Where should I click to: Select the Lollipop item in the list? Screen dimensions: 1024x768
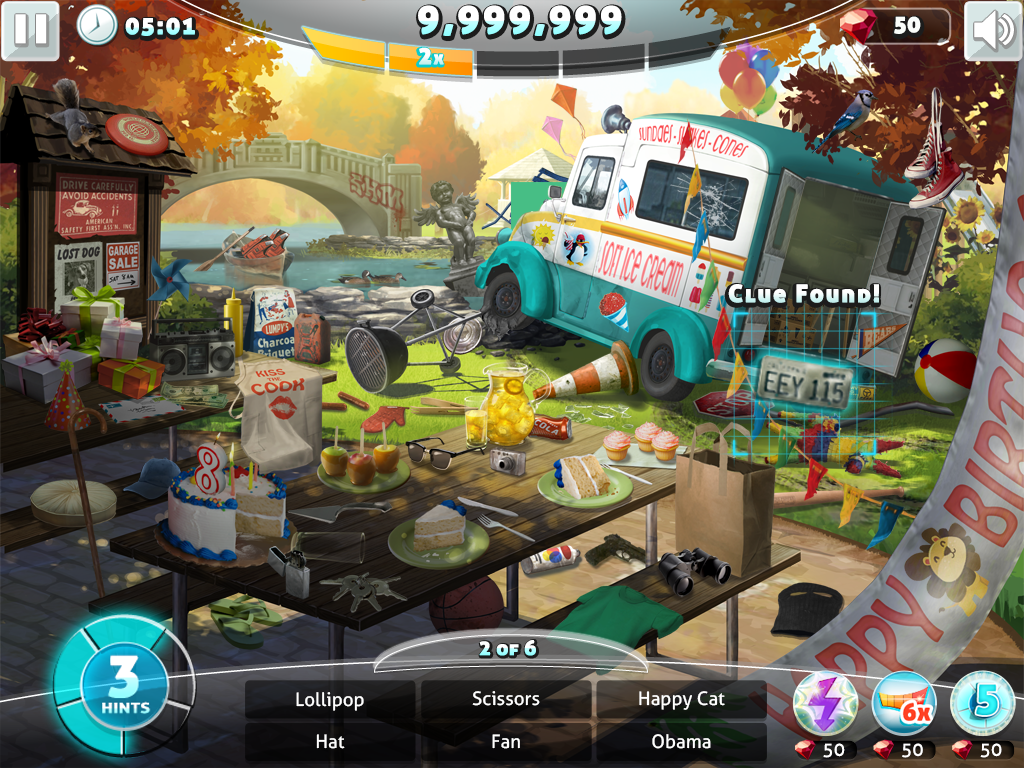[x=330, y=699]
